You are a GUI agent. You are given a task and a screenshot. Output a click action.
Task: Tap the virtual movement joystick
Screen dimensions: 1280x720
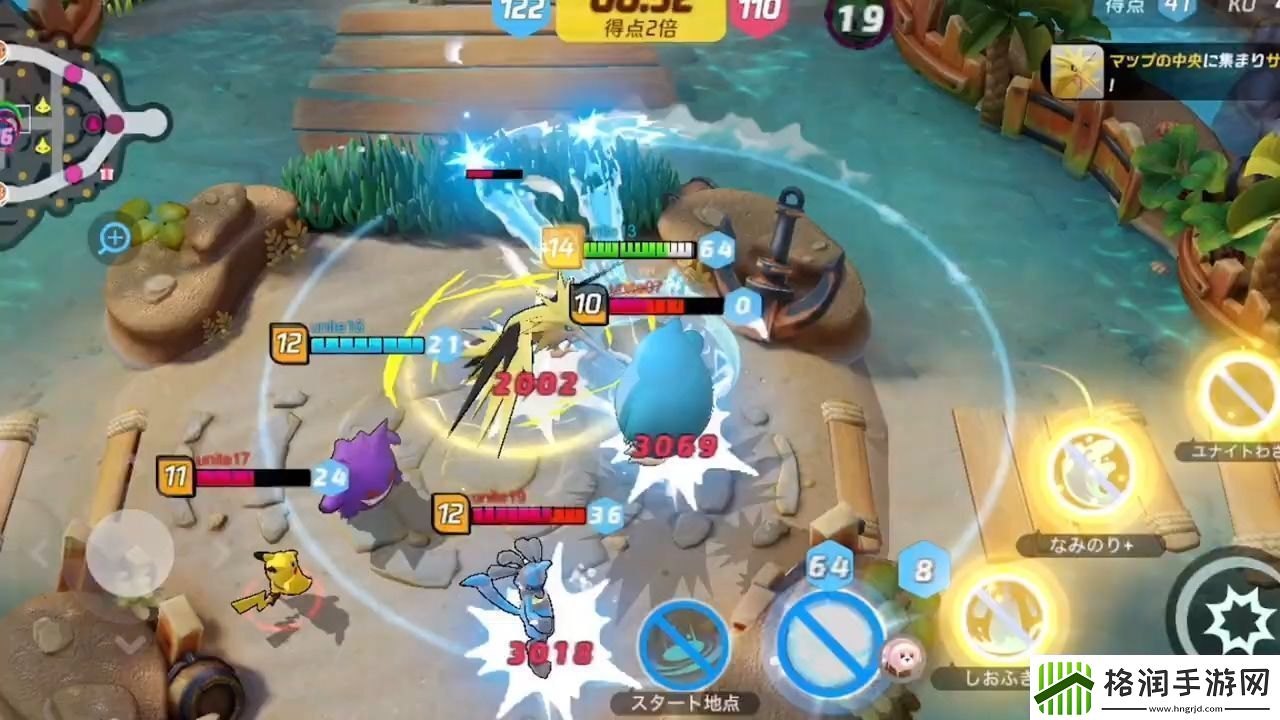pos(129,553)
